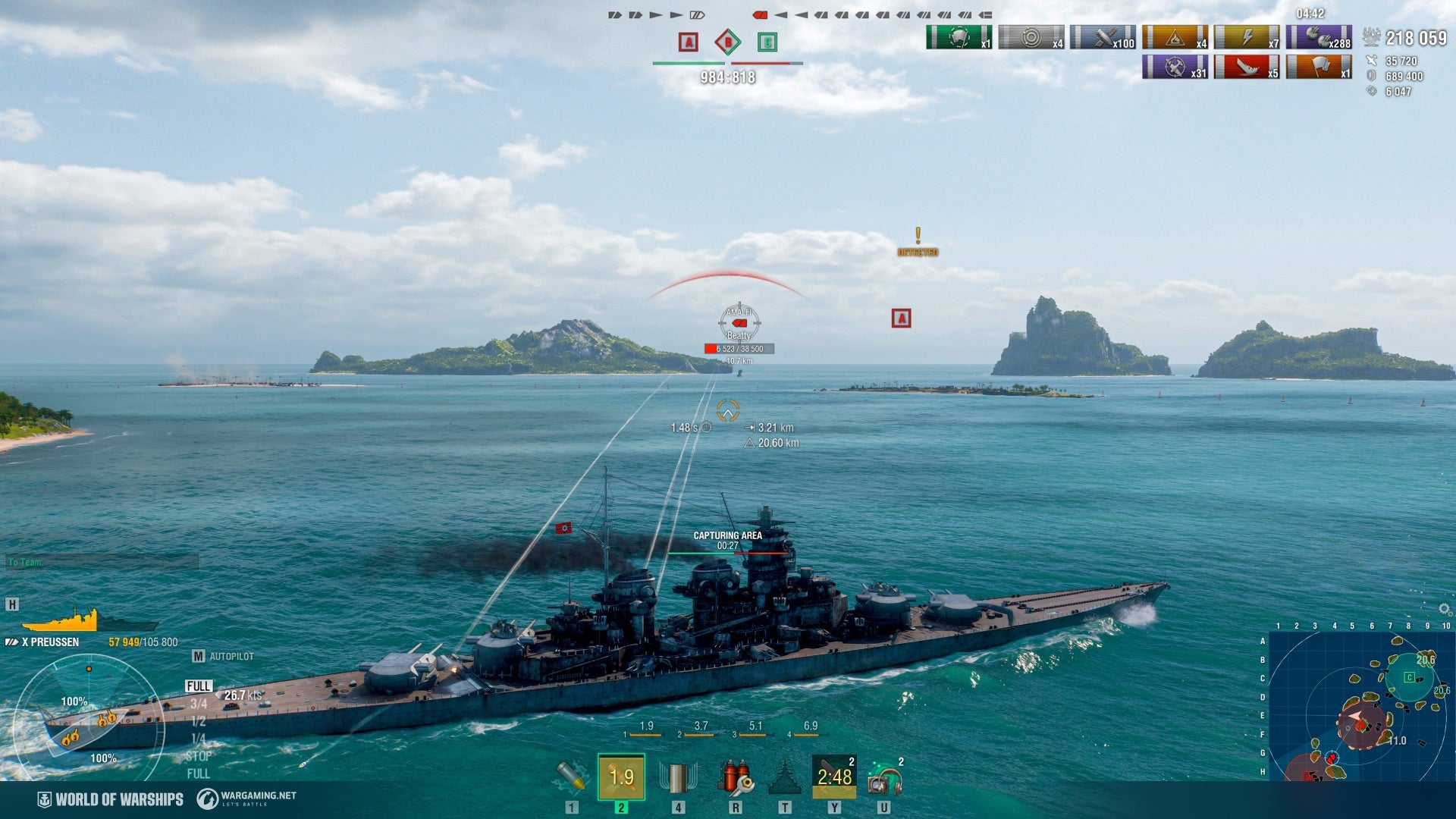Click the green capture ribbon
Image resolution: width=1456 pixels, height=819 pixels.
tap(959, 37)
